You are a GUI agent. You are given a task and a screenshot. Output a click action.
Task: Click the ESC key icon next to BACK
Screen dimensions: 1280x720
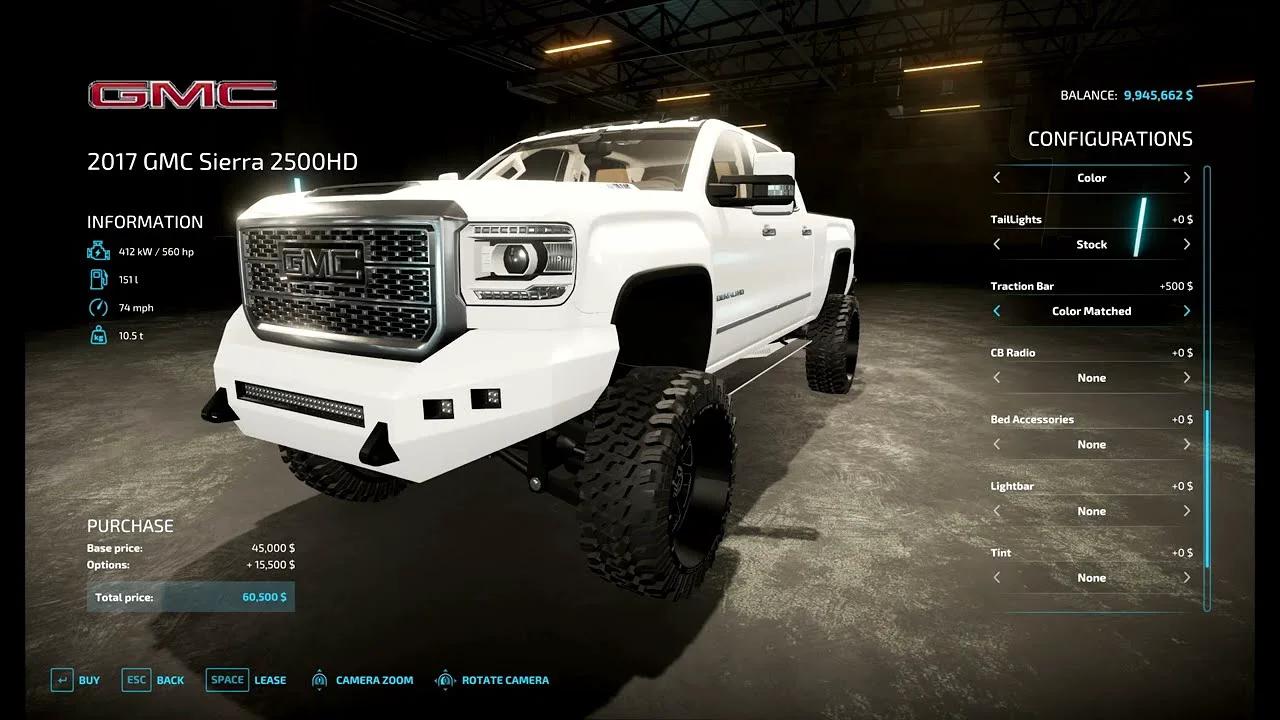(135, 679)
